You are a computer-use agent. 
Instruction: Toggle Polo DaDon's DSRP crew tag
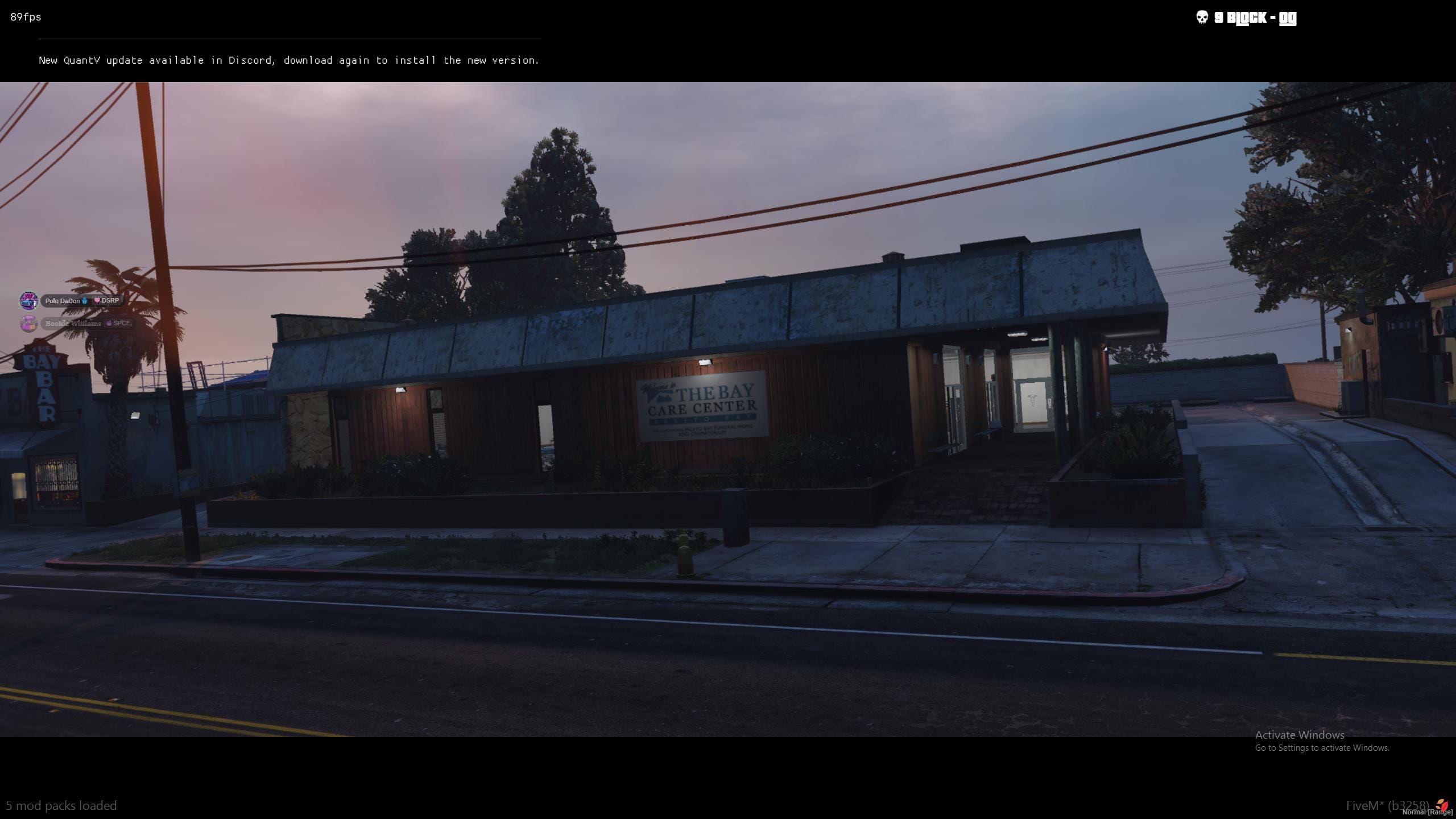[108, 300]
